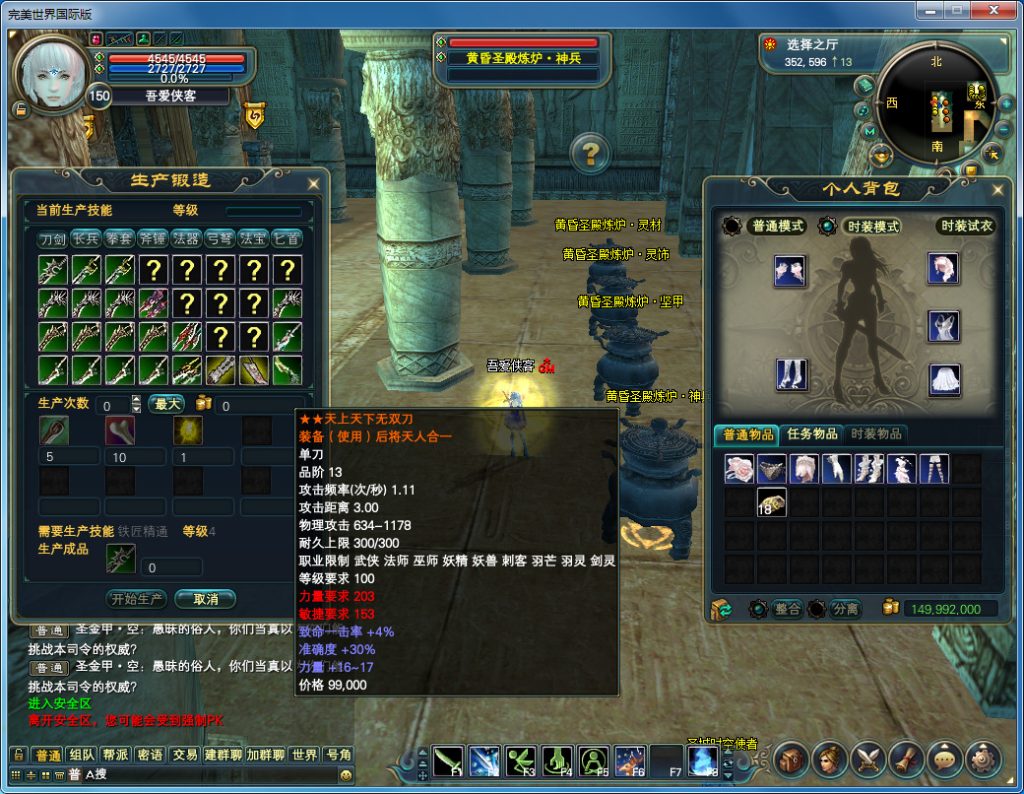The height and width of the screenshot is (794, 1024).
Task: Switch chat channel to 世界
Action: [305, 754]
